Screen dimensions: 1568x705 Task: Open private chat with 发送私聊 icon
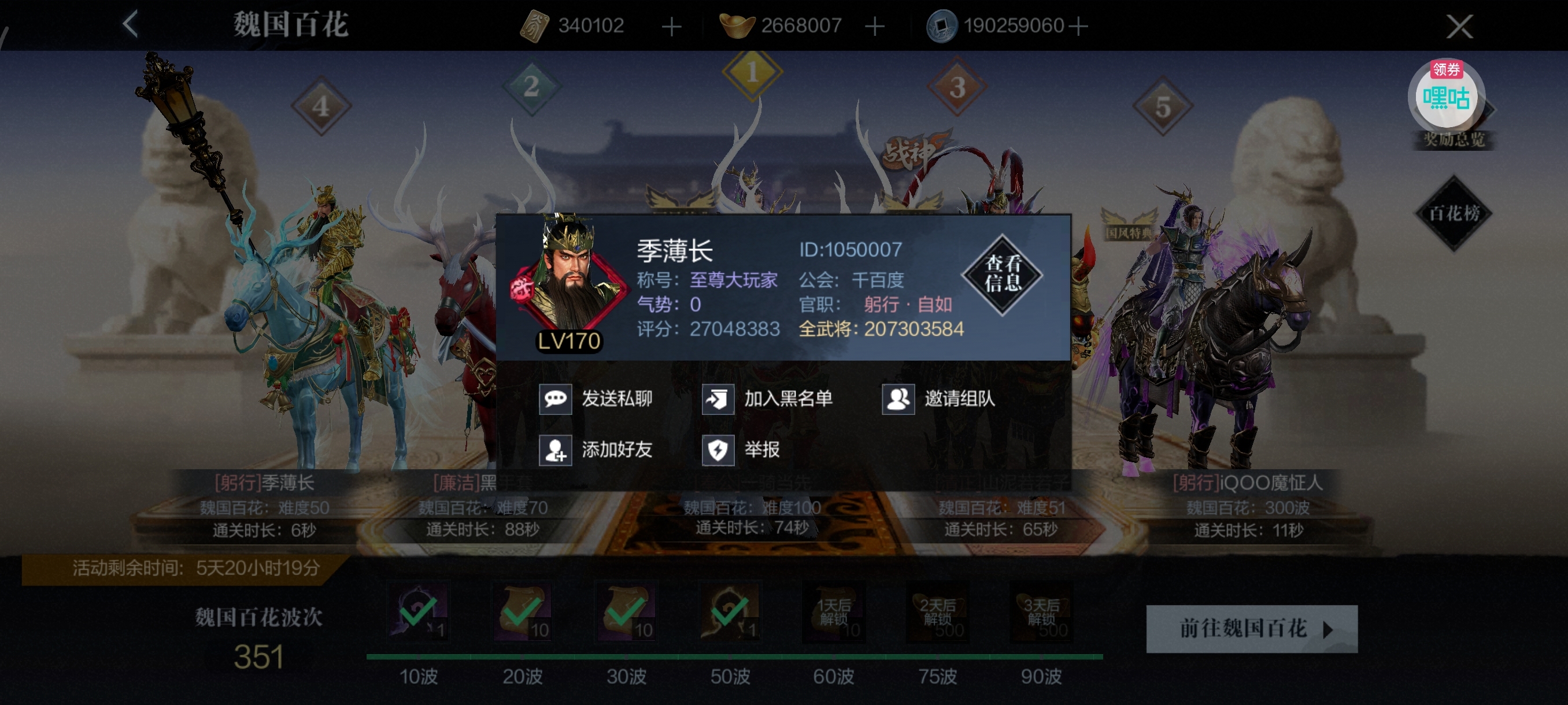[556, 399]
